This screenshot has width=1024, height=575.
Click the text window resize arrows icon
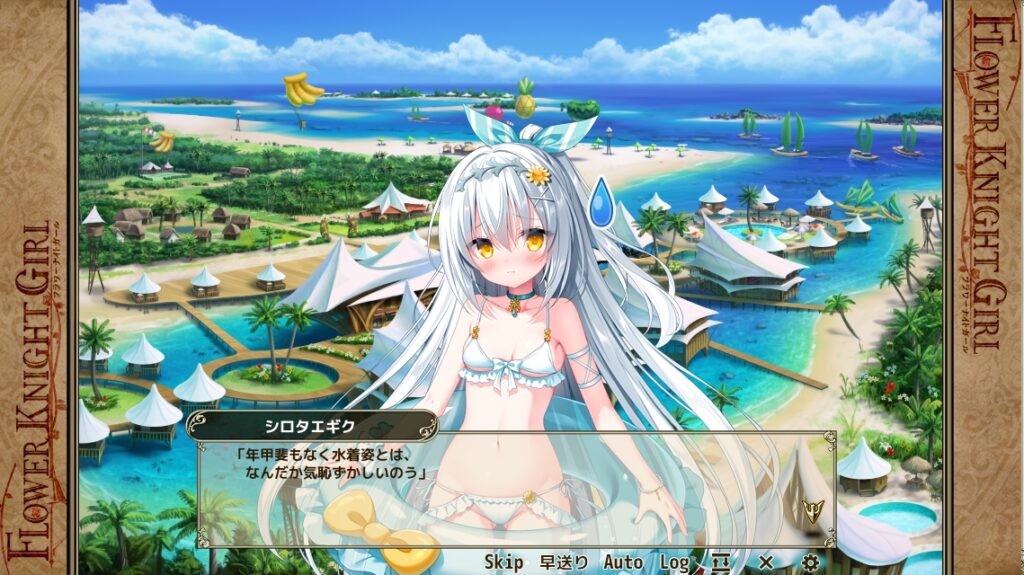721,562
